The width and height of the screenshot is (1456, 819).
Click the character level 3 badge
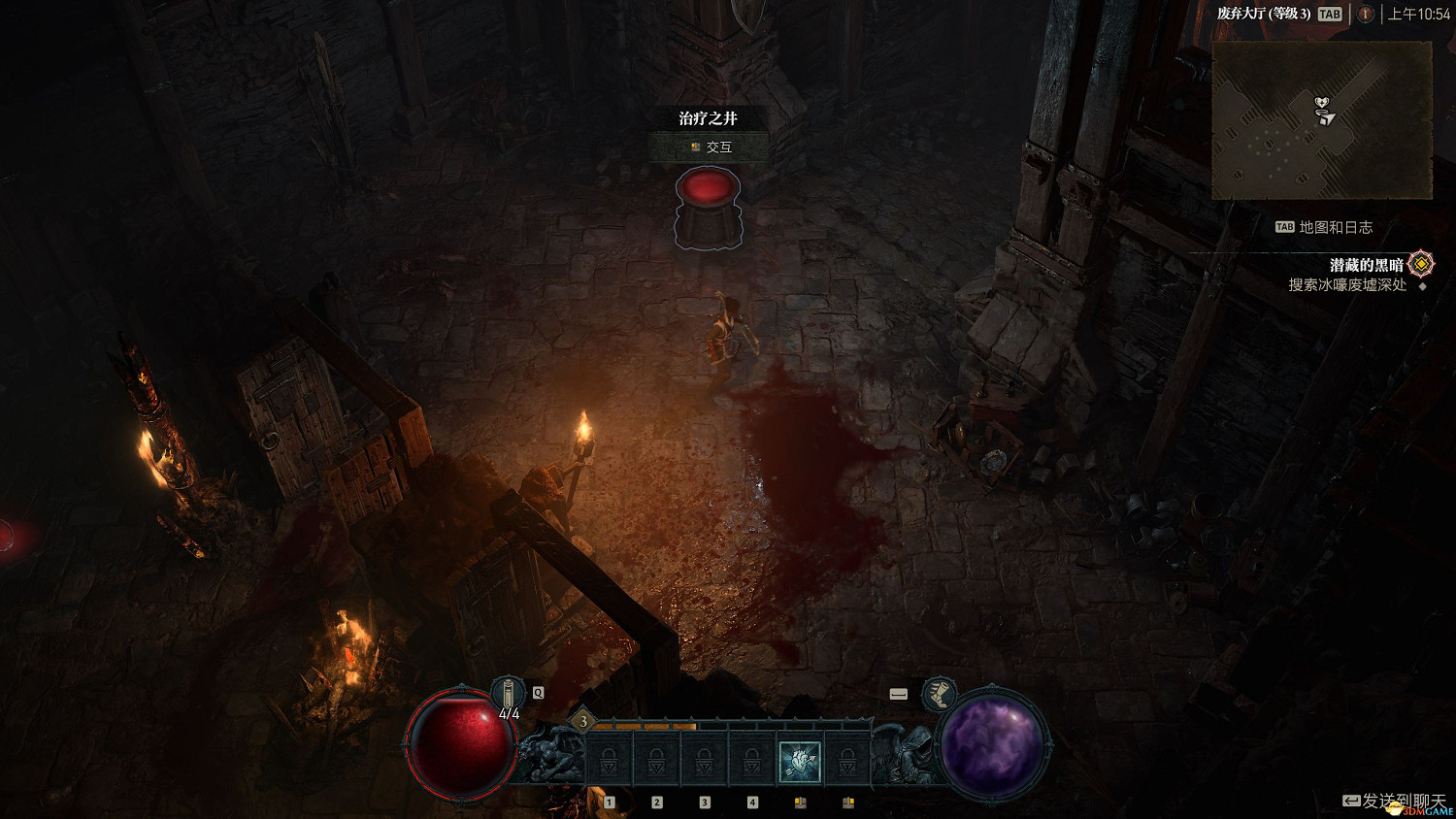pos(583,721)
